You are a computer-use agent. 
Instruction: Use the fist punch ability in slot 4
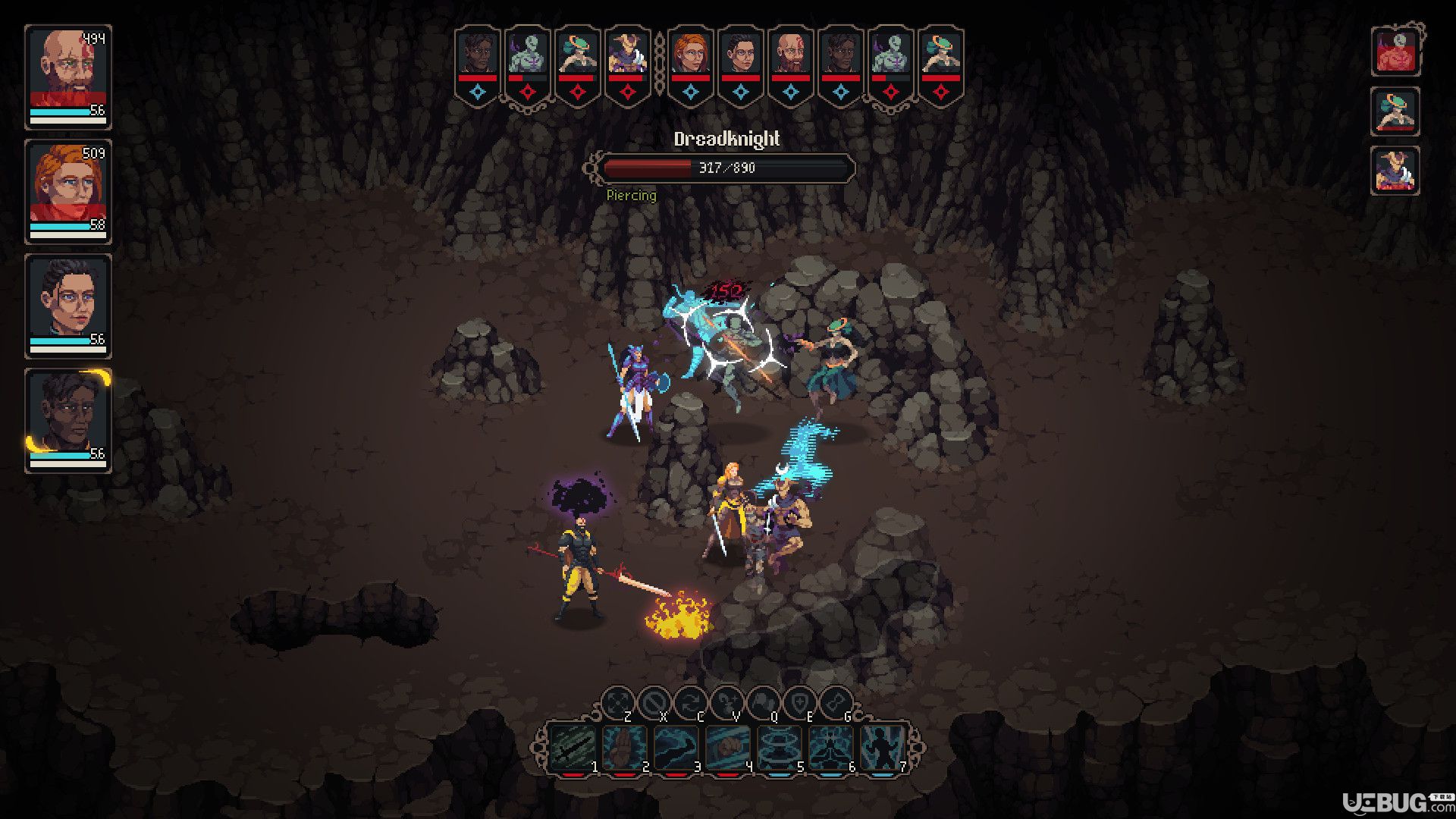tap(727, 749)
